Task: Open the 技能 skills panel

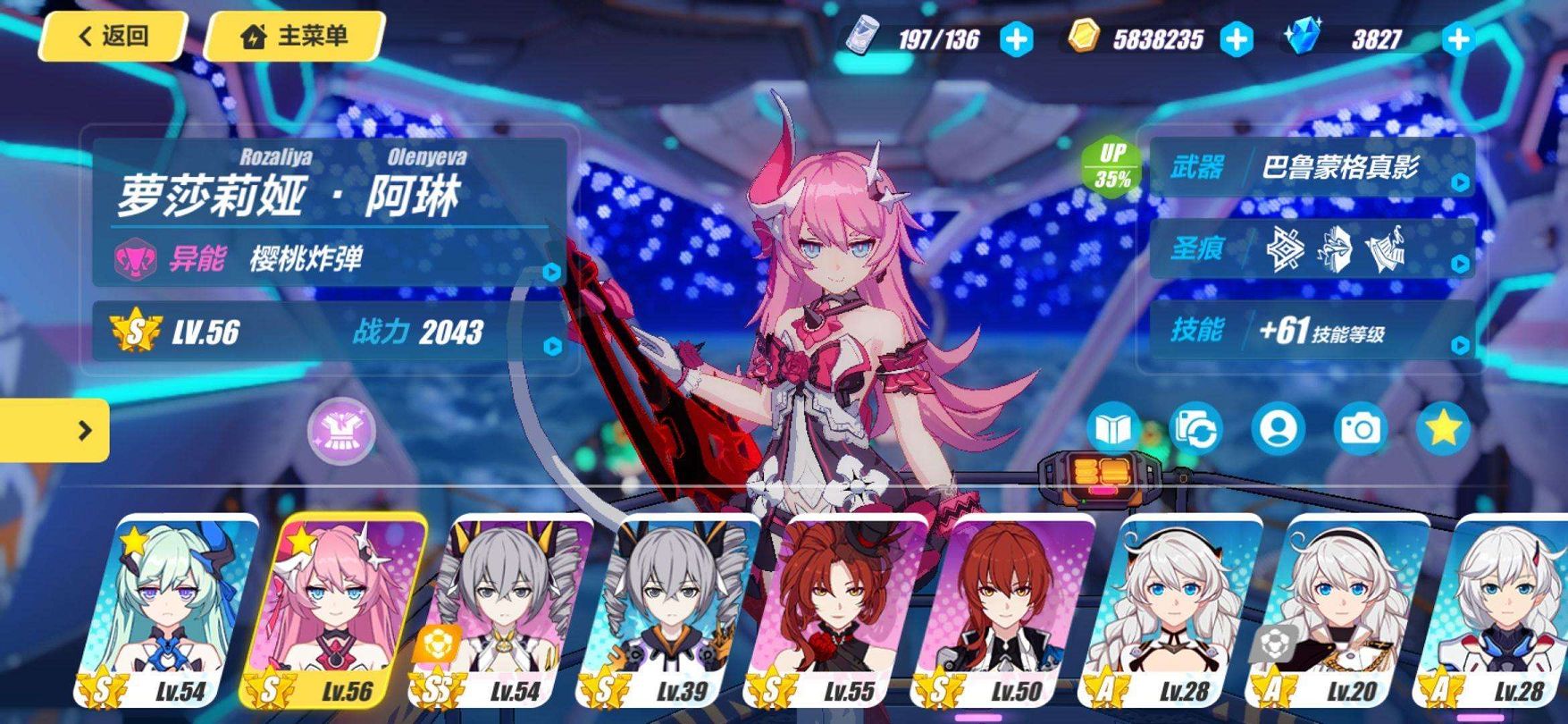Action: (1311, 331)
